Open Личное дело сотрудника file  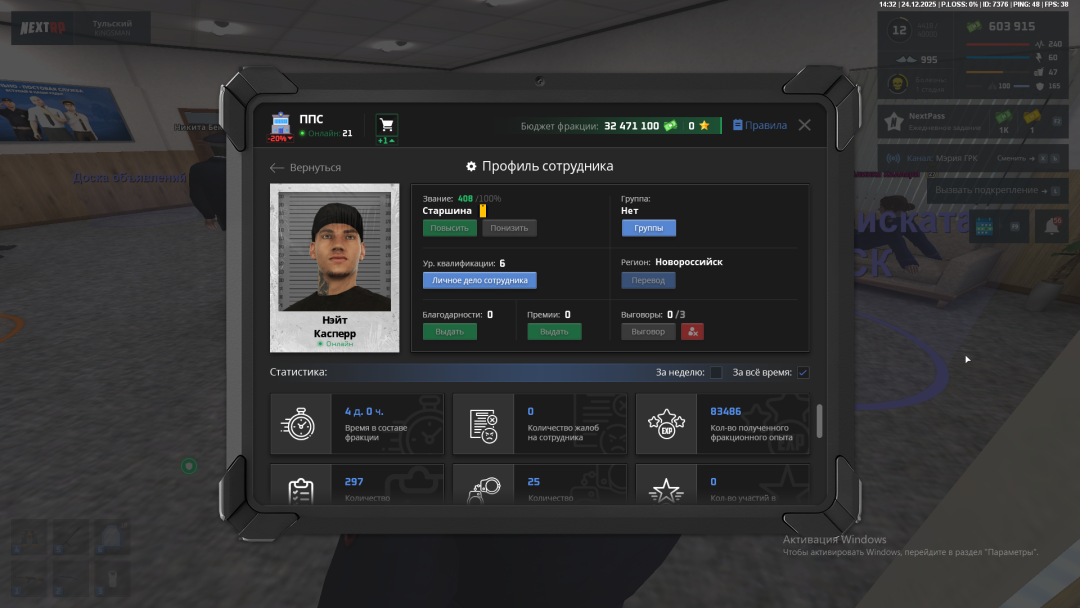(x=479, y=281)
